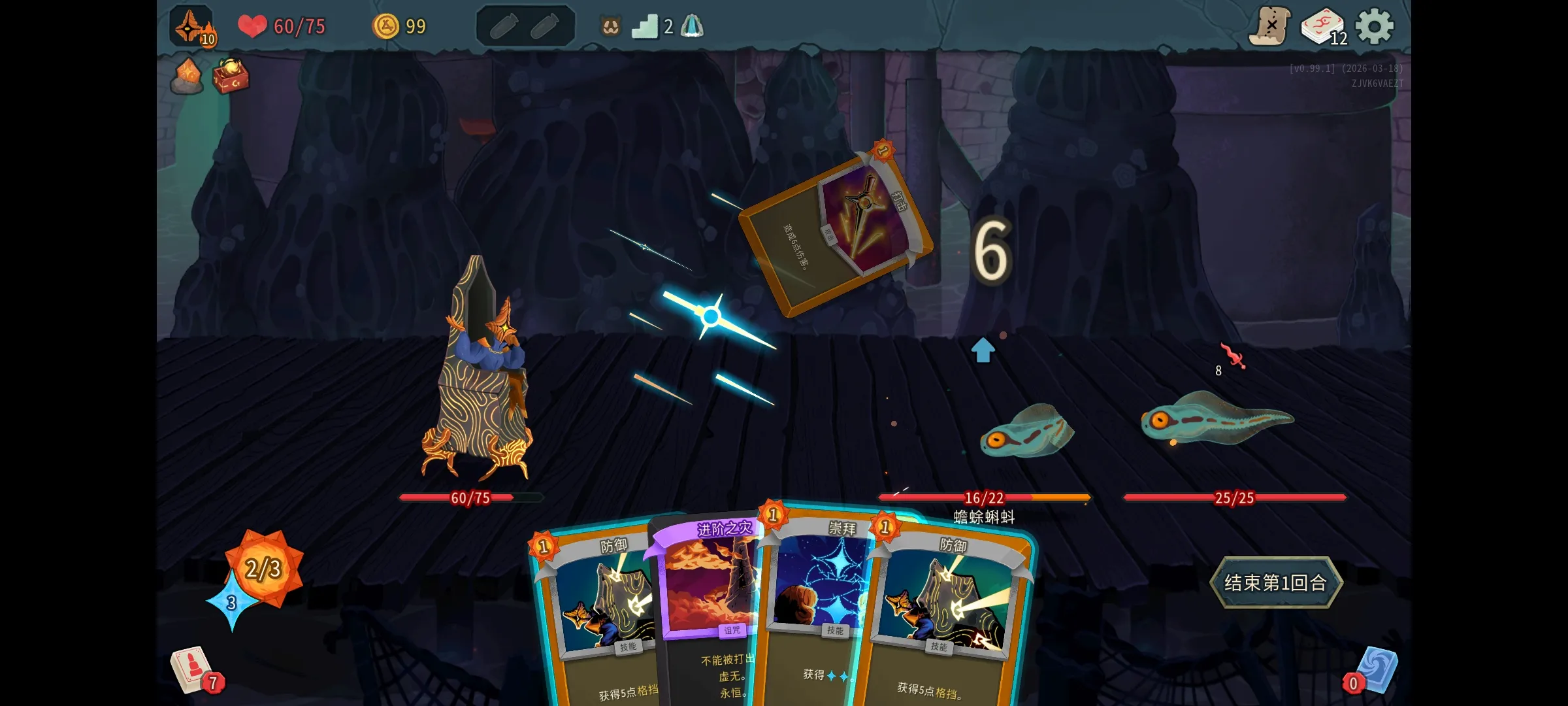Inspect the red treasure chest relic

[231, 76]
